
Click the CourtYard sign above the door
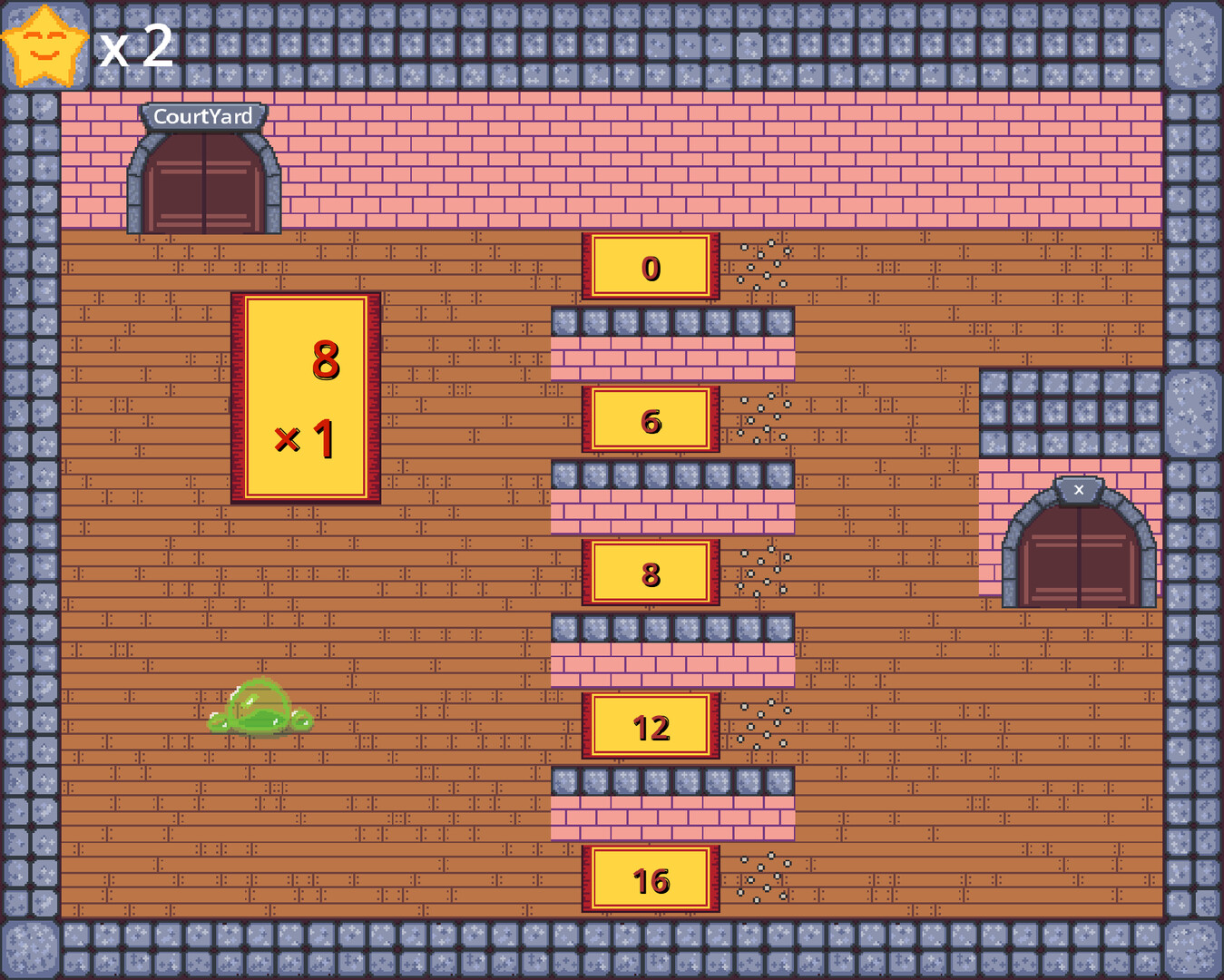(x=203, y=116)
